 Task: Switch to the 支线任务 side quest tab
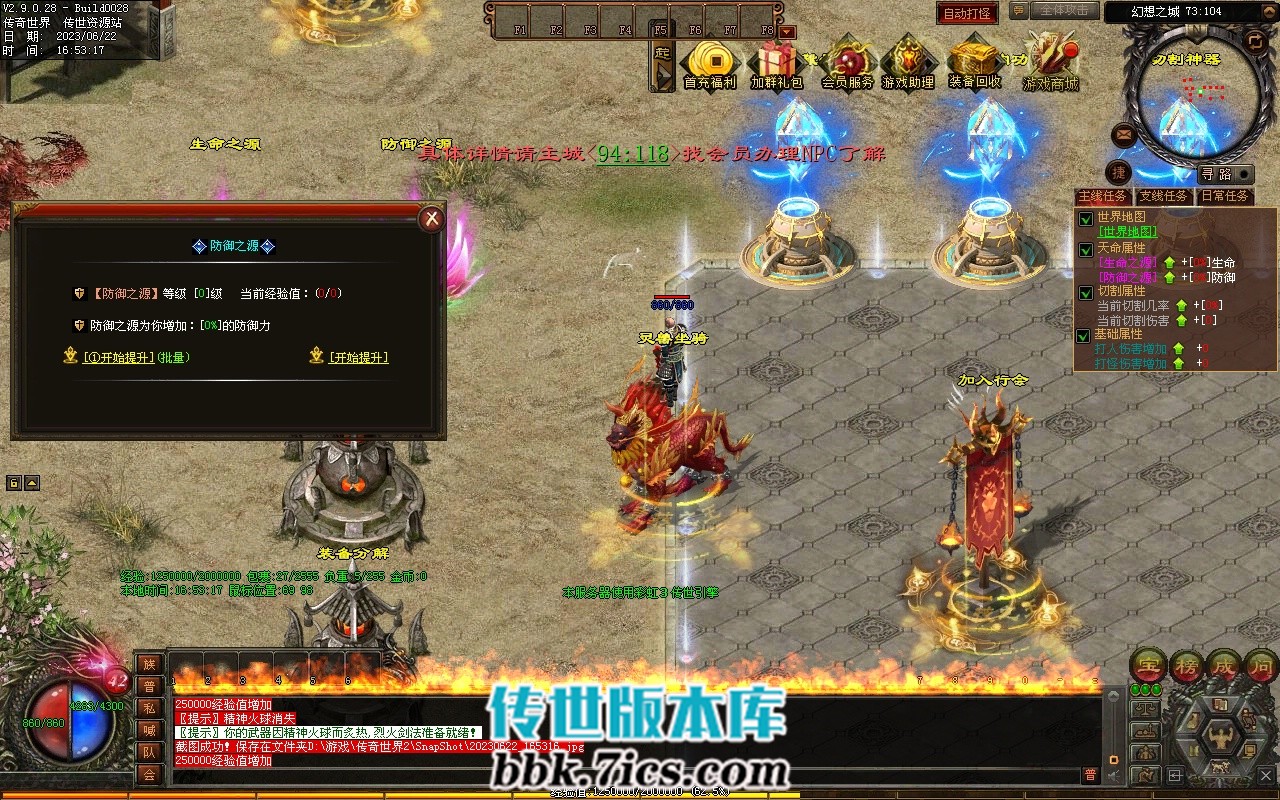pos(1163,196)
